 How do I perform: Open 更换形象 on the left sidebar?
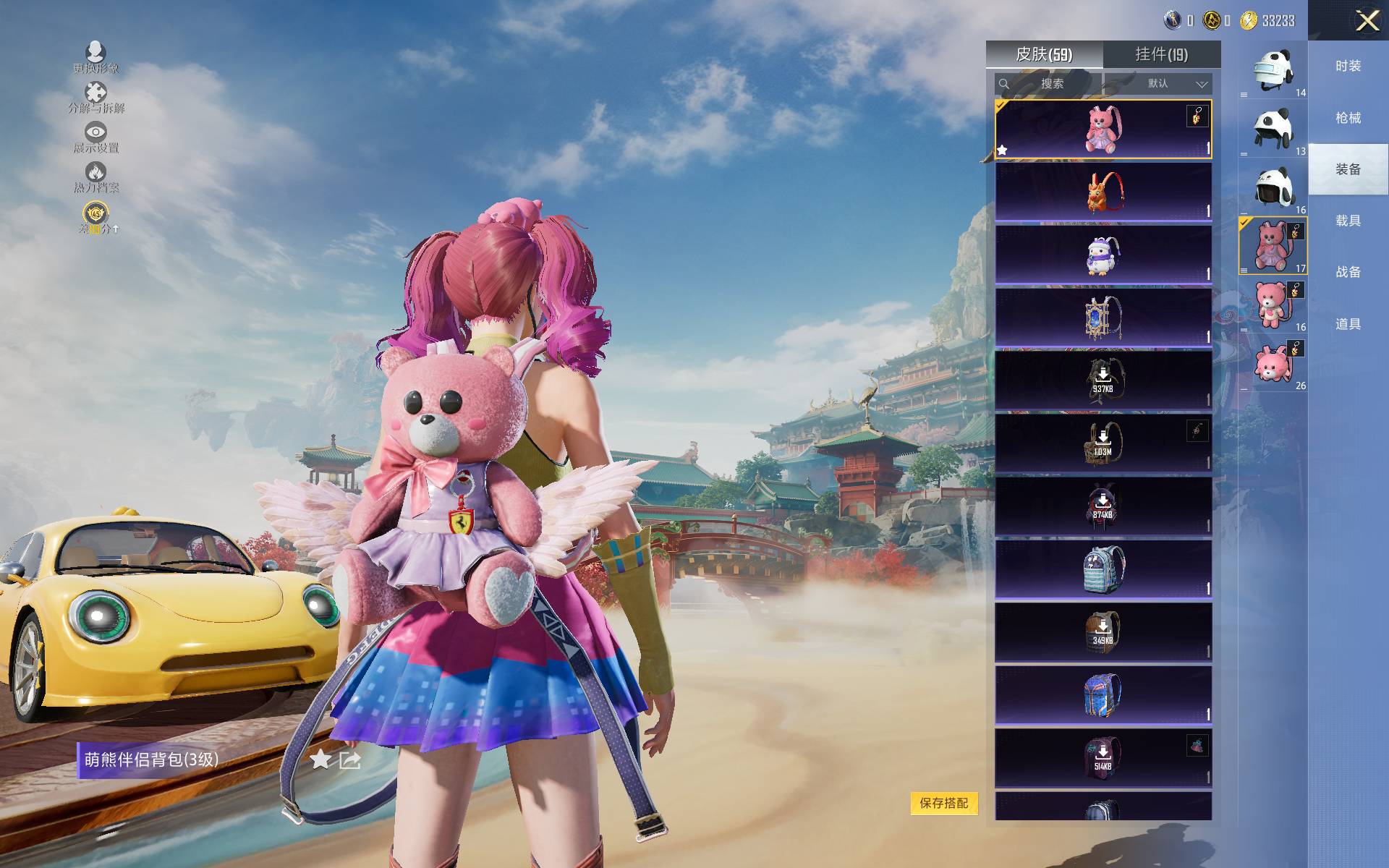pyautogui.click(x=95, y=57)
